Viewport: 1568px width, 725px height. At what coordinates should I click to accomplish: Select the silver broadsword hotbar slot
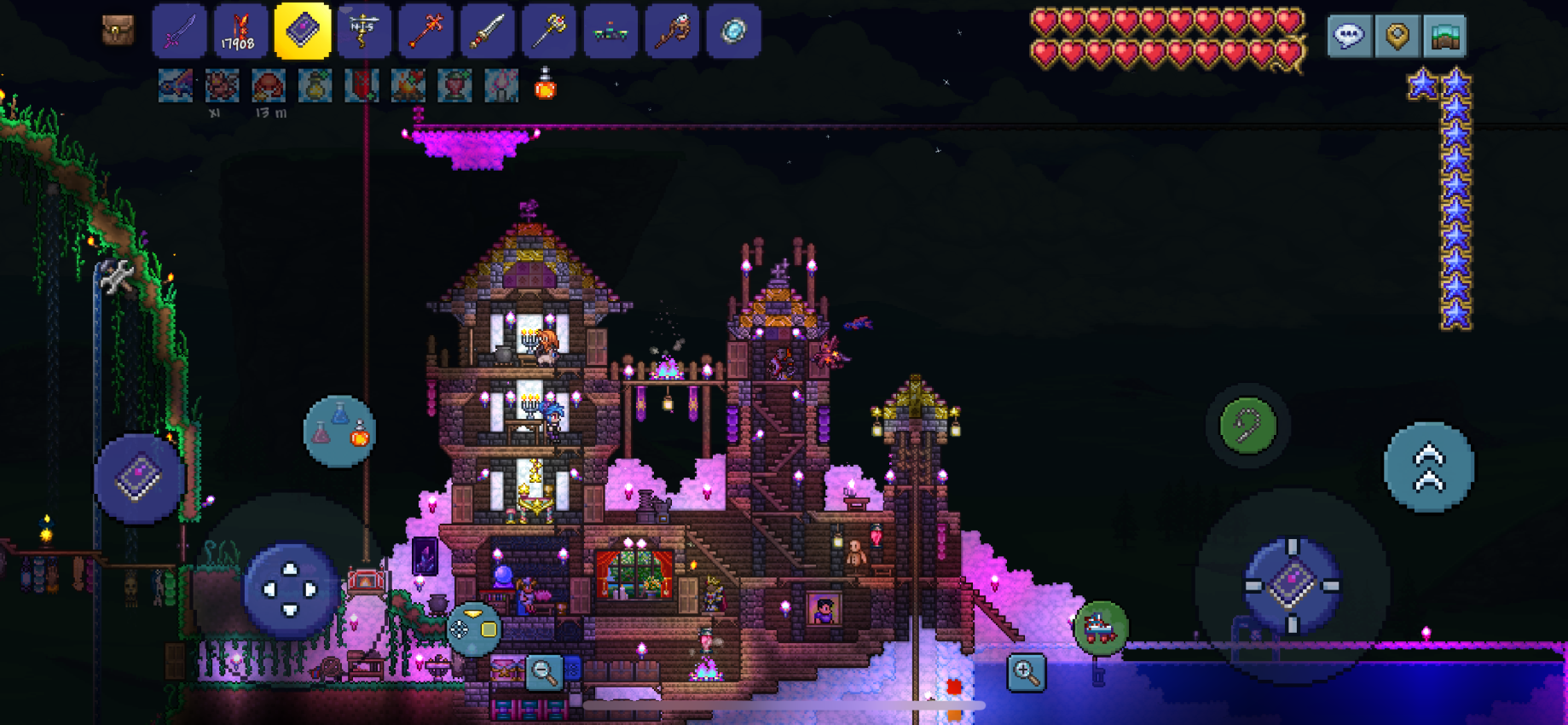pyautogui.click(x=487, y=32)
